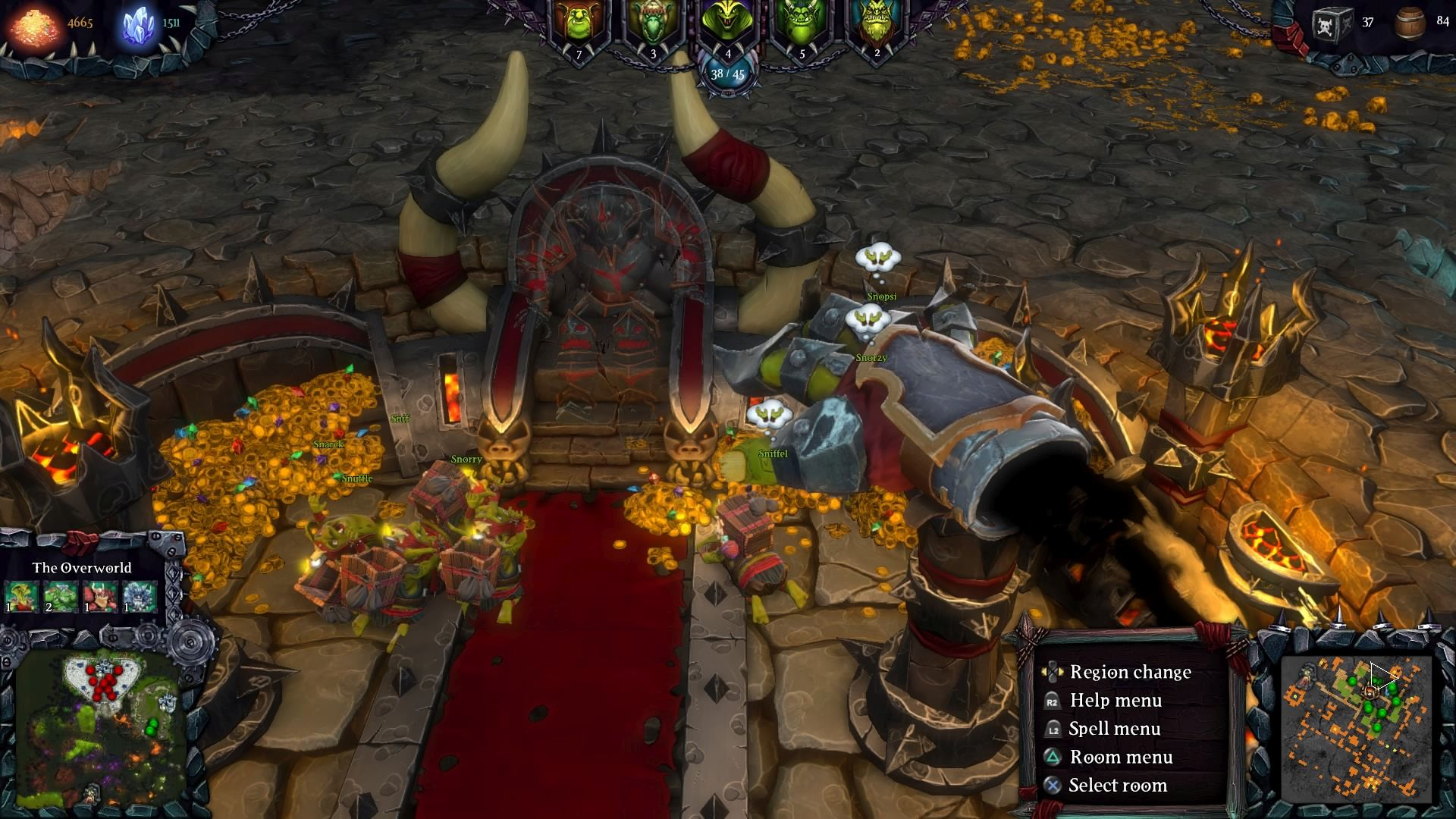Activate Region change with the touchpad icon
Viewport: 1456px width, 819px height.
[1053, 672]
